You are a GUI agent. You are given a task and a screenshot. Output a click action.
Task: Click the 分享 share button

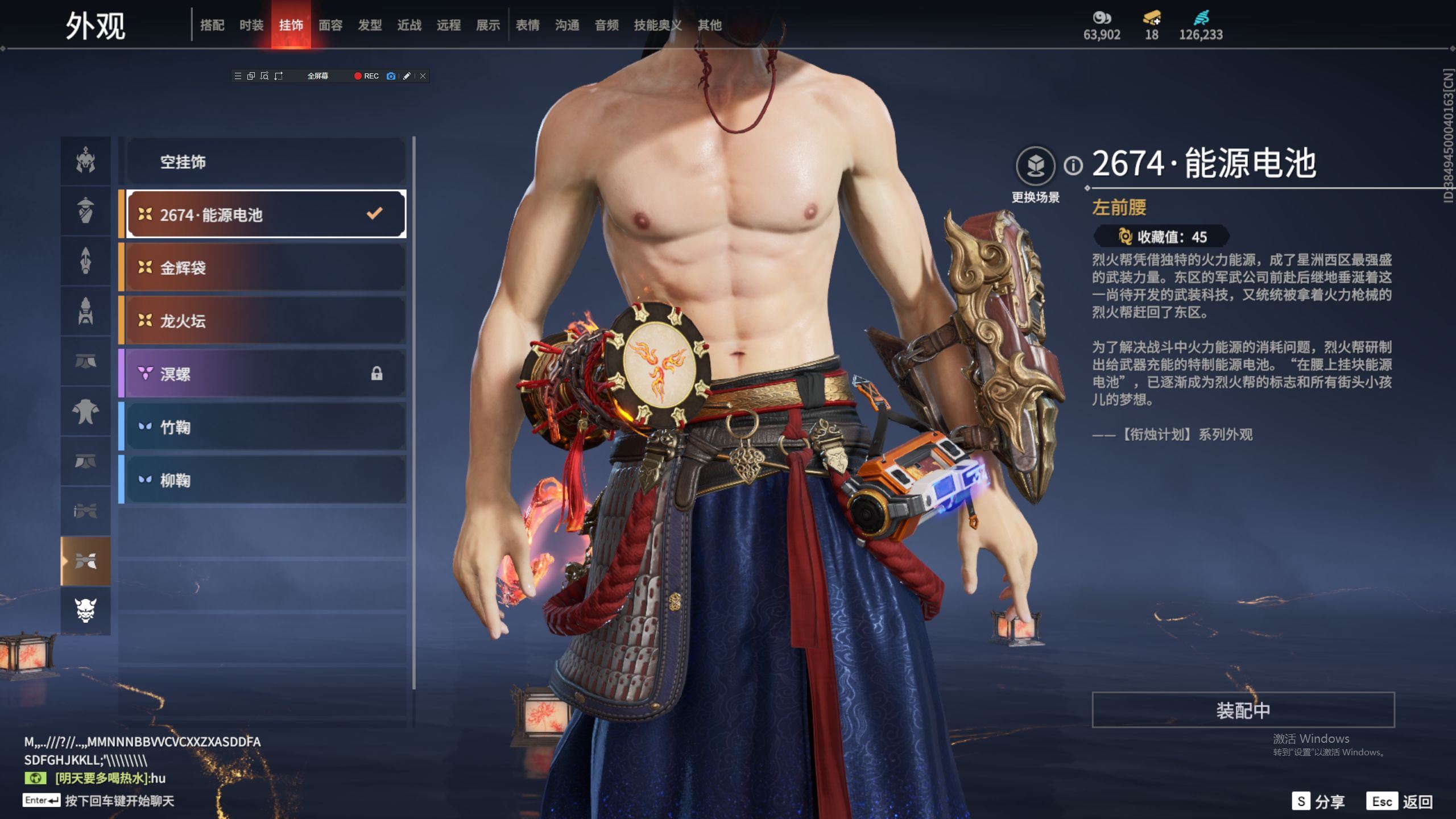point(1318,801)
